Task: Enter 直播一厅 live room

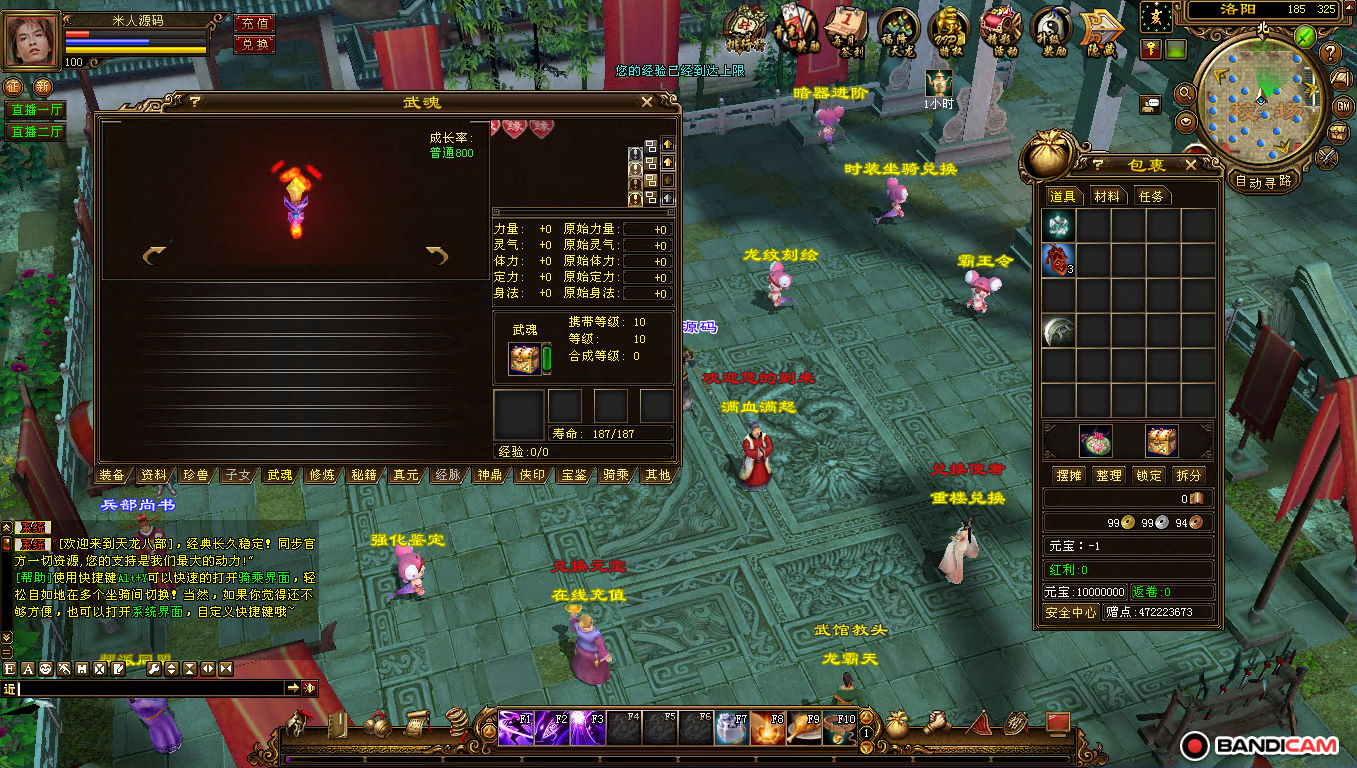Action: tap(35, 110)
